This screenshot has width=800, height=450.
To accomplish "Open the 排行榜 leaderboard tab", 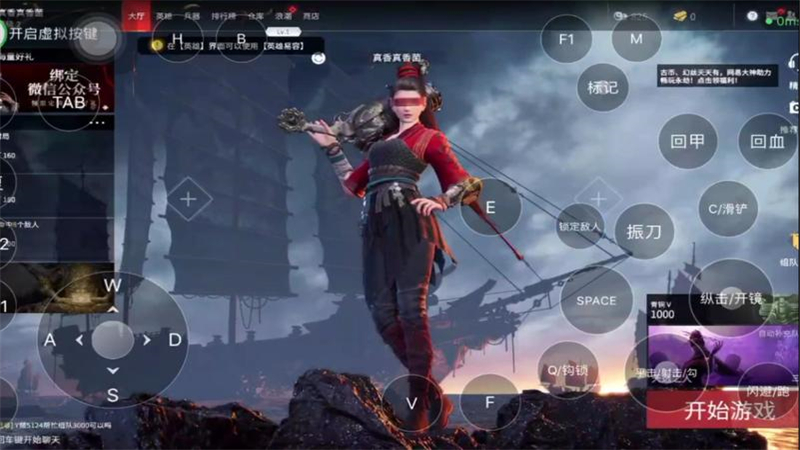I will (224, 16).
